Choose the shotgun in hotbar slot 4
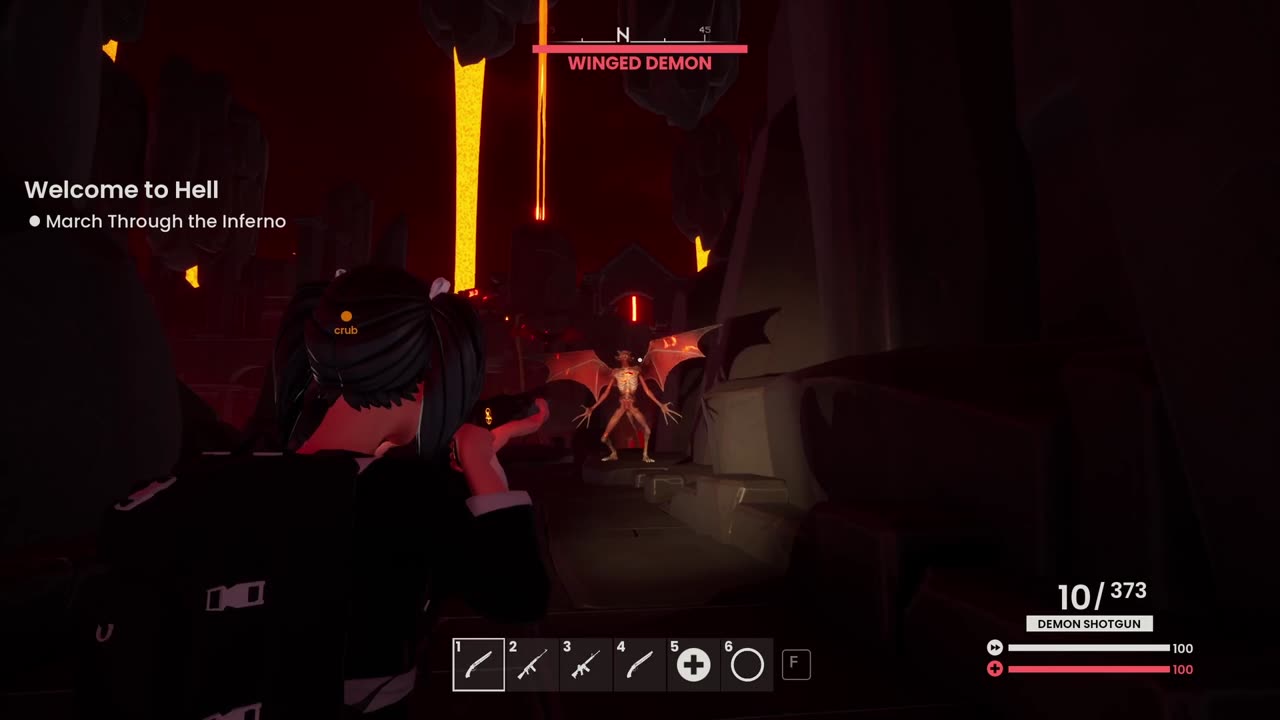The width and height of the screenshot is (1280, 720). (640, 664)
